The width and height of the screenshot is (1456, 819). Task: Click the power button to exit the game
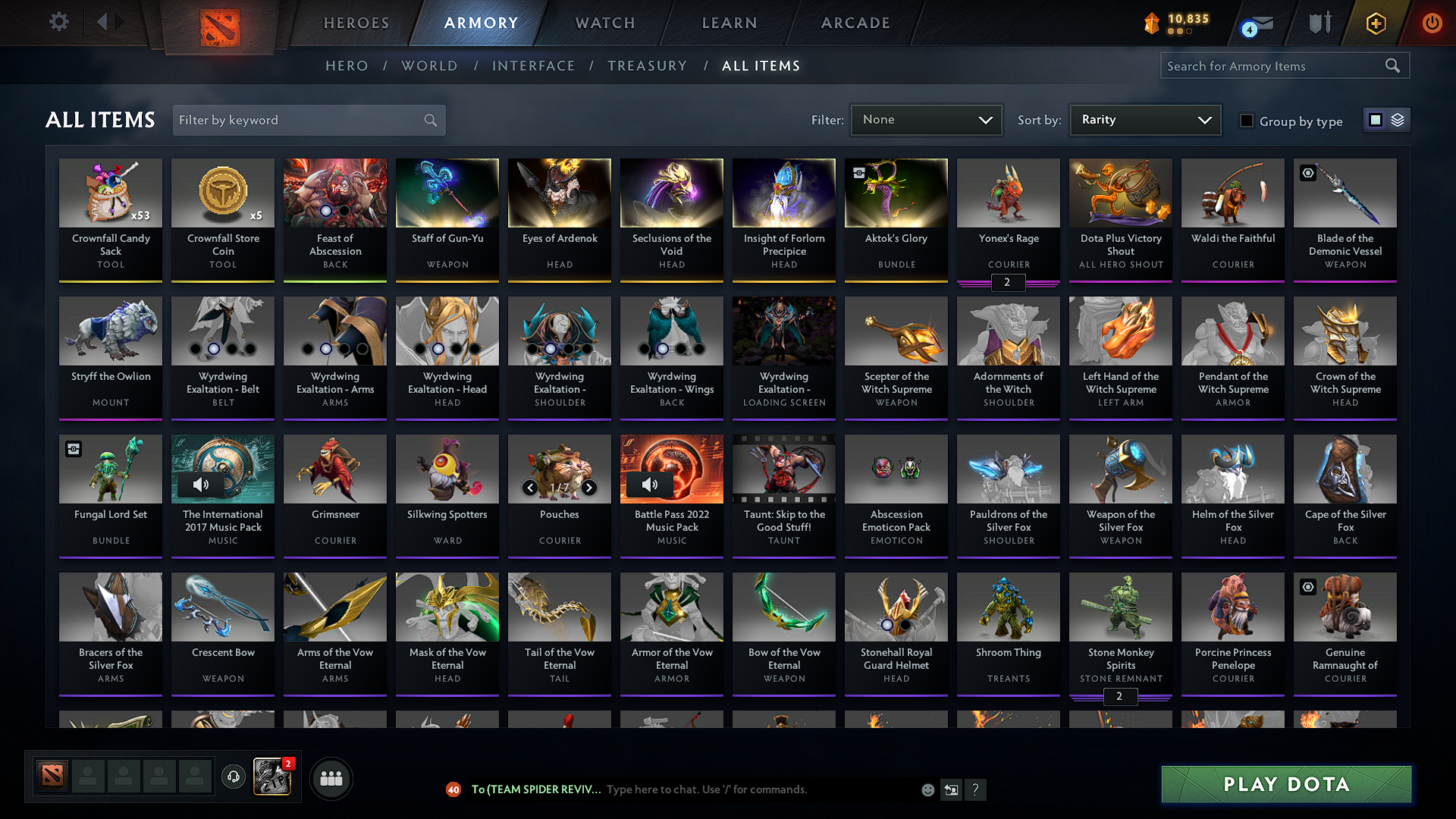(1432, 23)
